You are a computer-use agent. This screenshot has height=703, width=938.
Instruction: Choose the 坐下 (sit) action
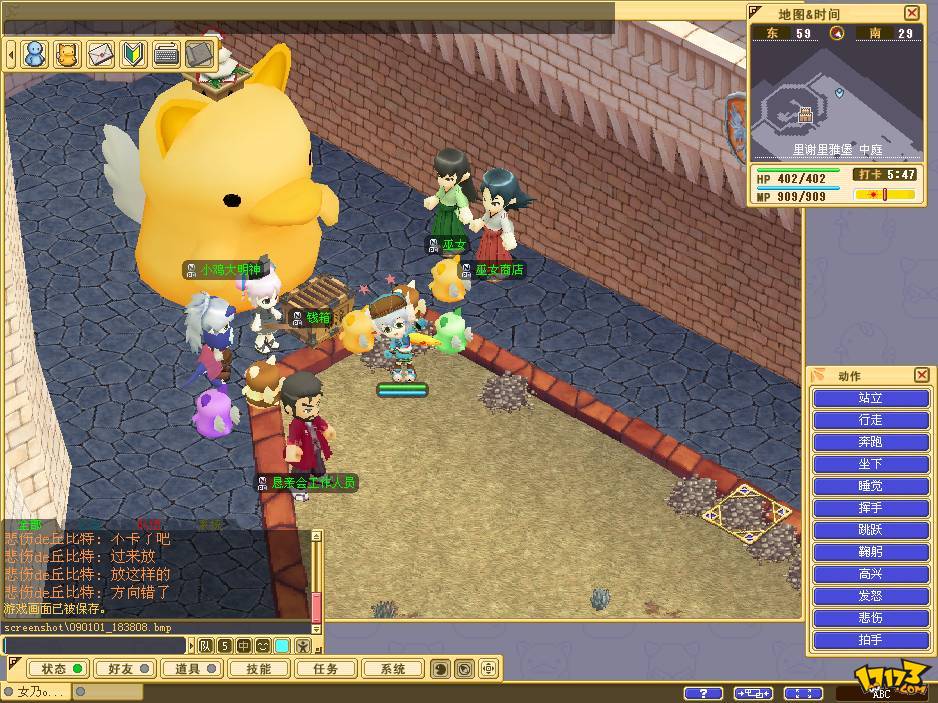coord(870,464)
